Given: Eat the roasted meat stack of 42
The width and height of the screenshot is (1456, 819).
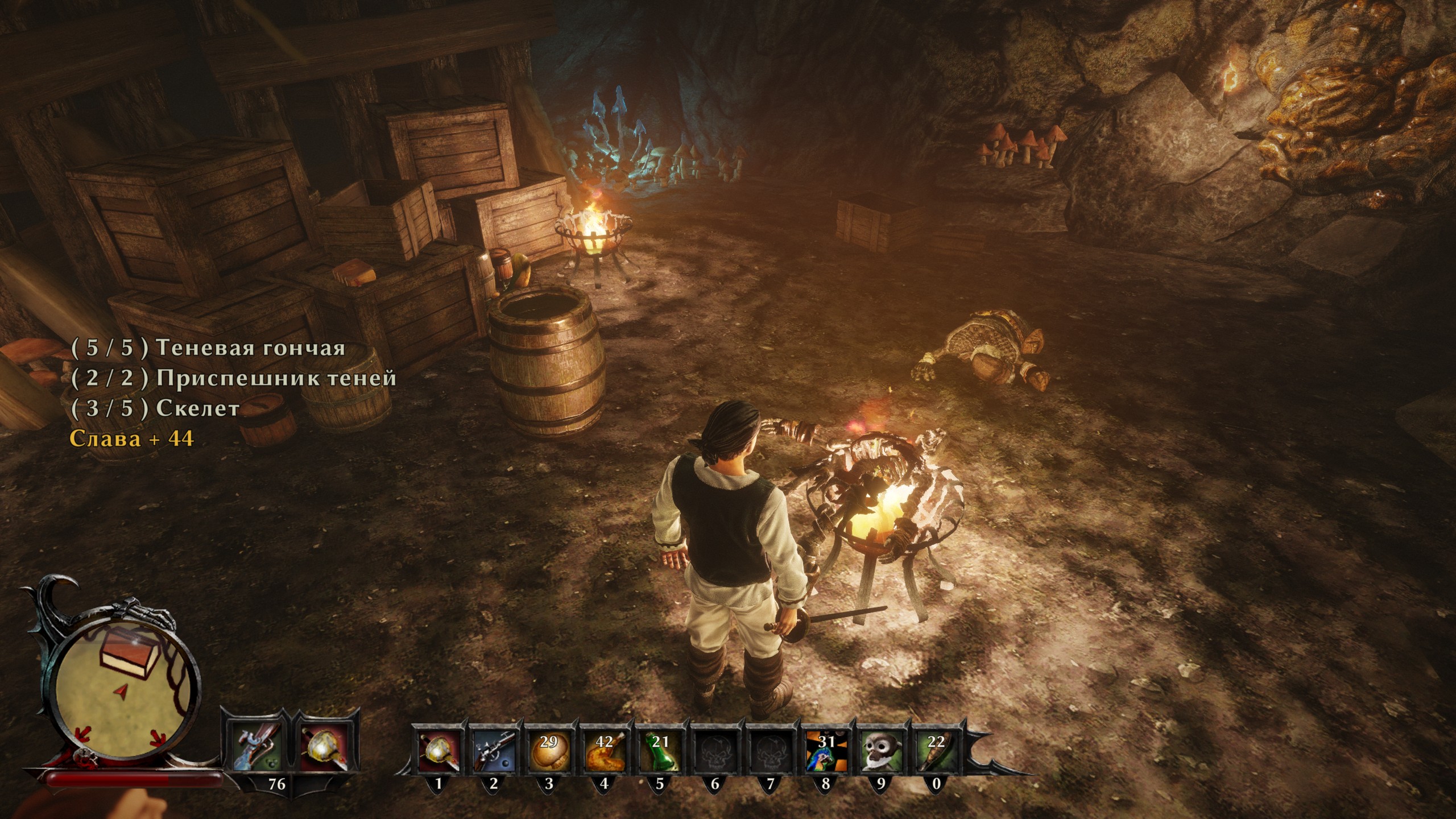Looking at the screenshot, I should tap(603, 748).
